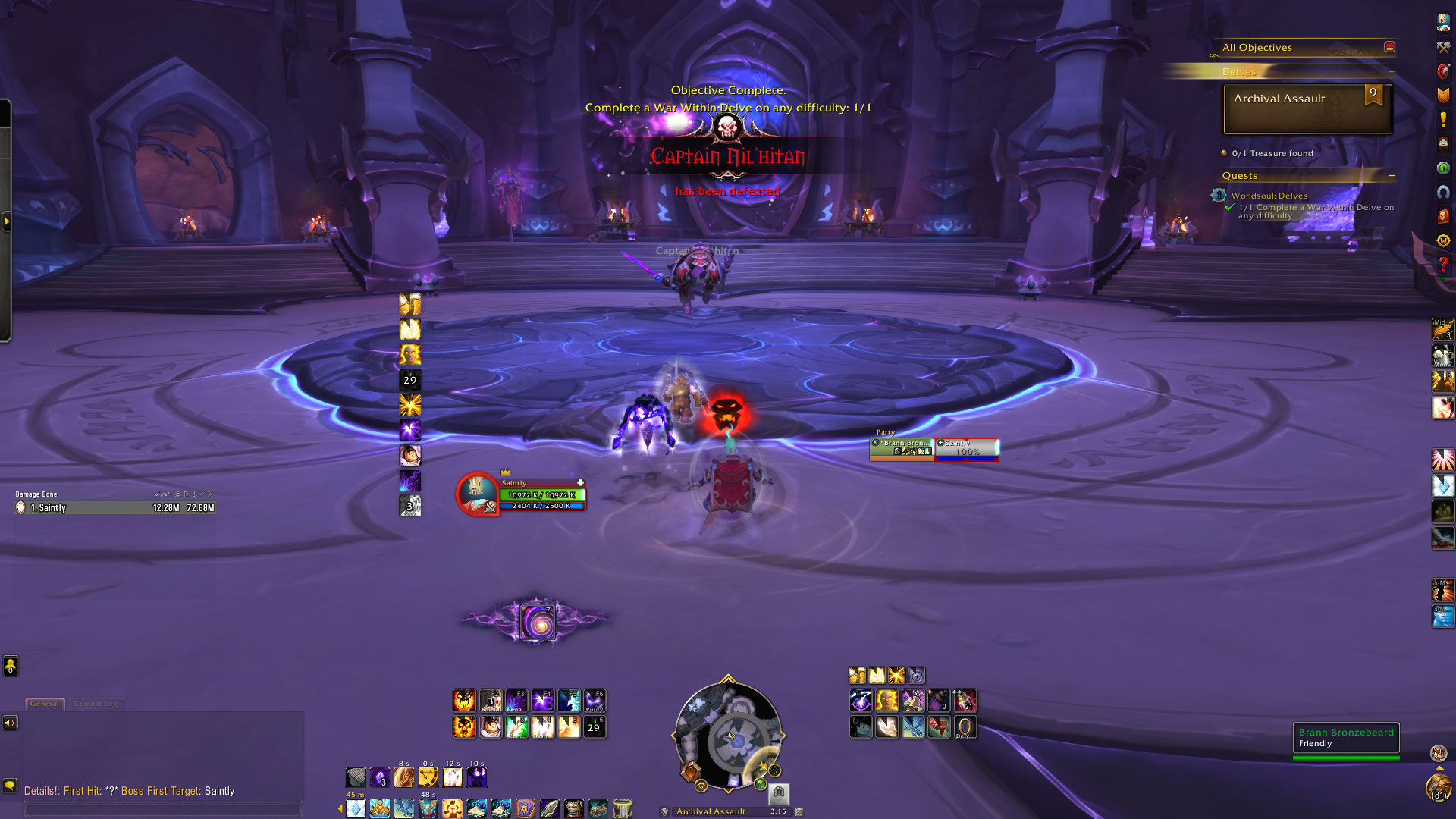Click the chat speech bubble button
The height and width of the screenshot is (819, 1456).
coord(10,786)
